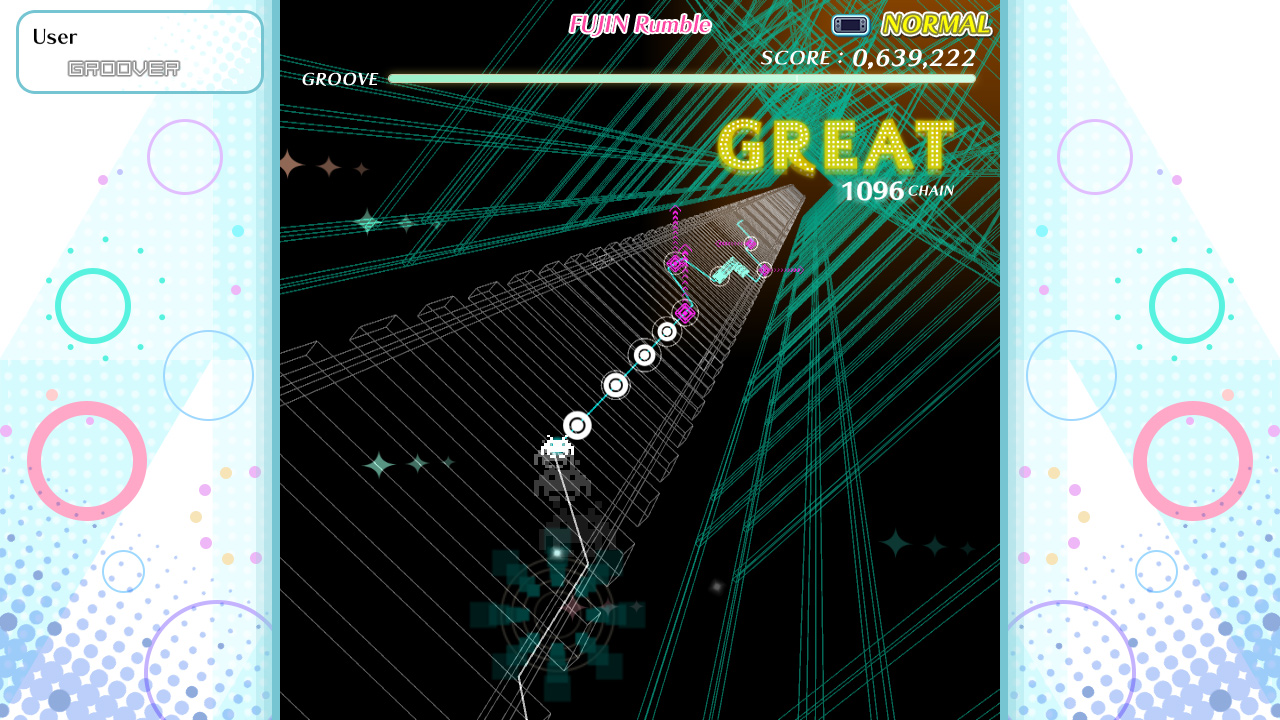The width and height of the screenshot is (1280, 720).
Task: Select the gamepad battery icon beside NORMAL
Action: tap(850, 24)
